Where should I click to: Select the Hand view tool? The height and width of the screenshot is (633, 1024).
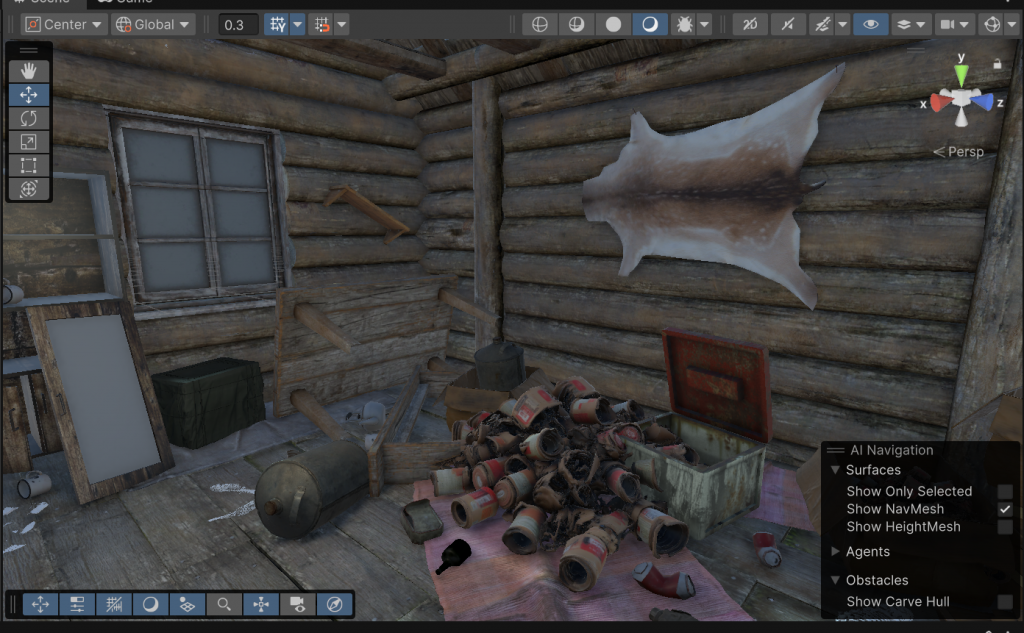click(29, 70)
